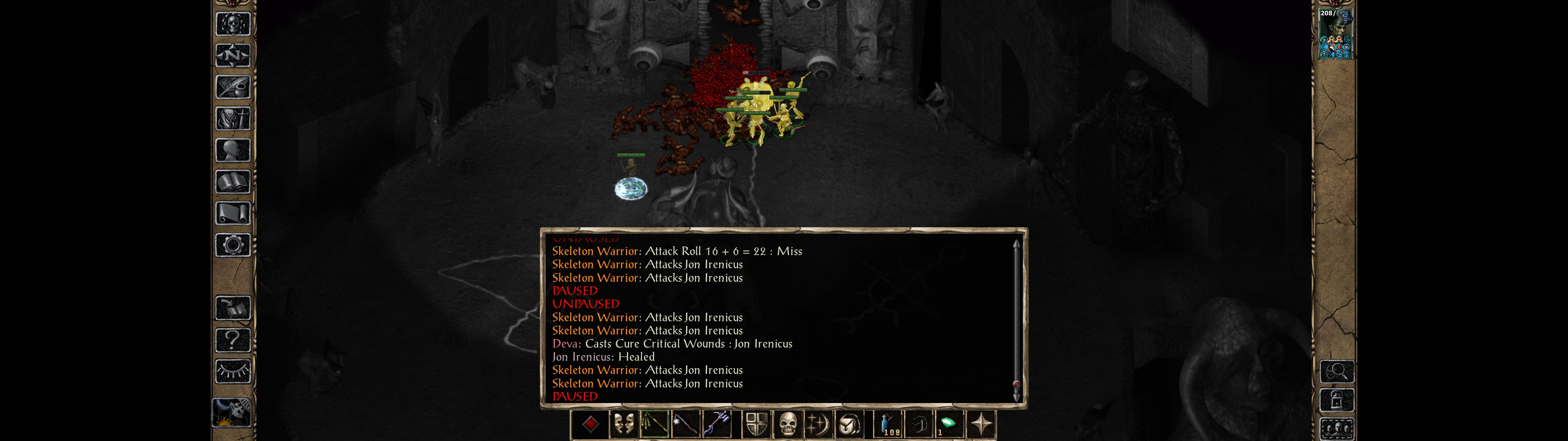The width and height of the screenshot is (1568, 441).
Task: Equip the war hammer quick weapon
Action: pyautogui.click(x=718, y=424)
